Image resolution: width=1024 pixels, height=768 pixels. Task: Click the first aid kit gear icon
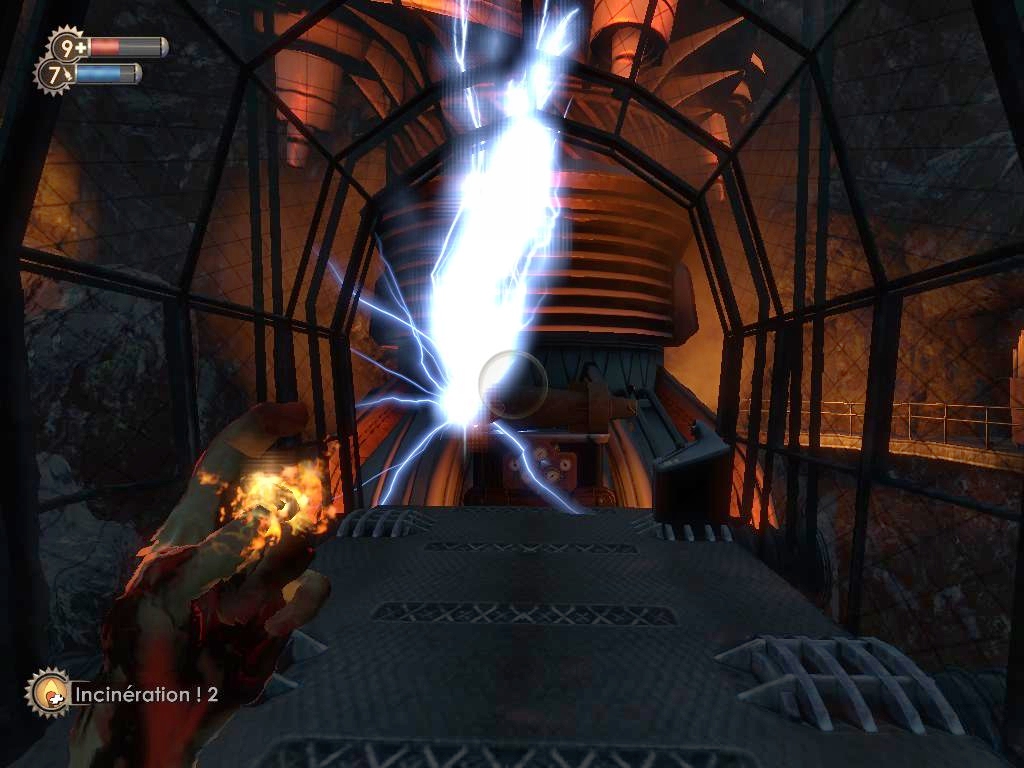click(68, 46)
